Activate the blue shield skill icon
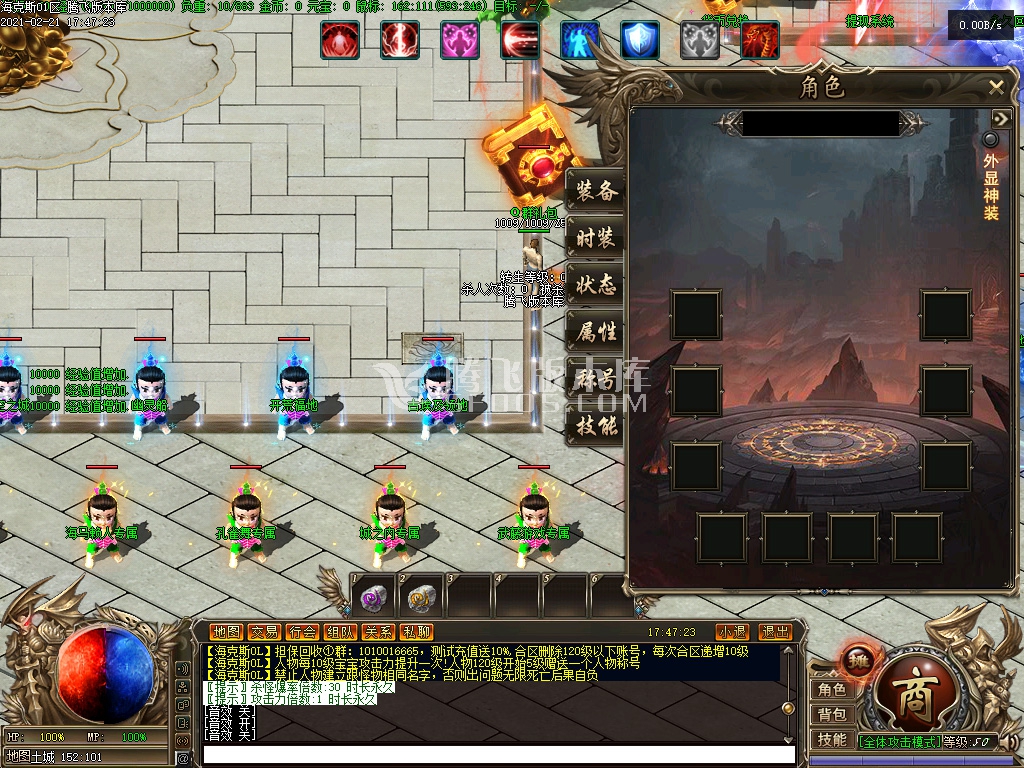 coord(640,40)
